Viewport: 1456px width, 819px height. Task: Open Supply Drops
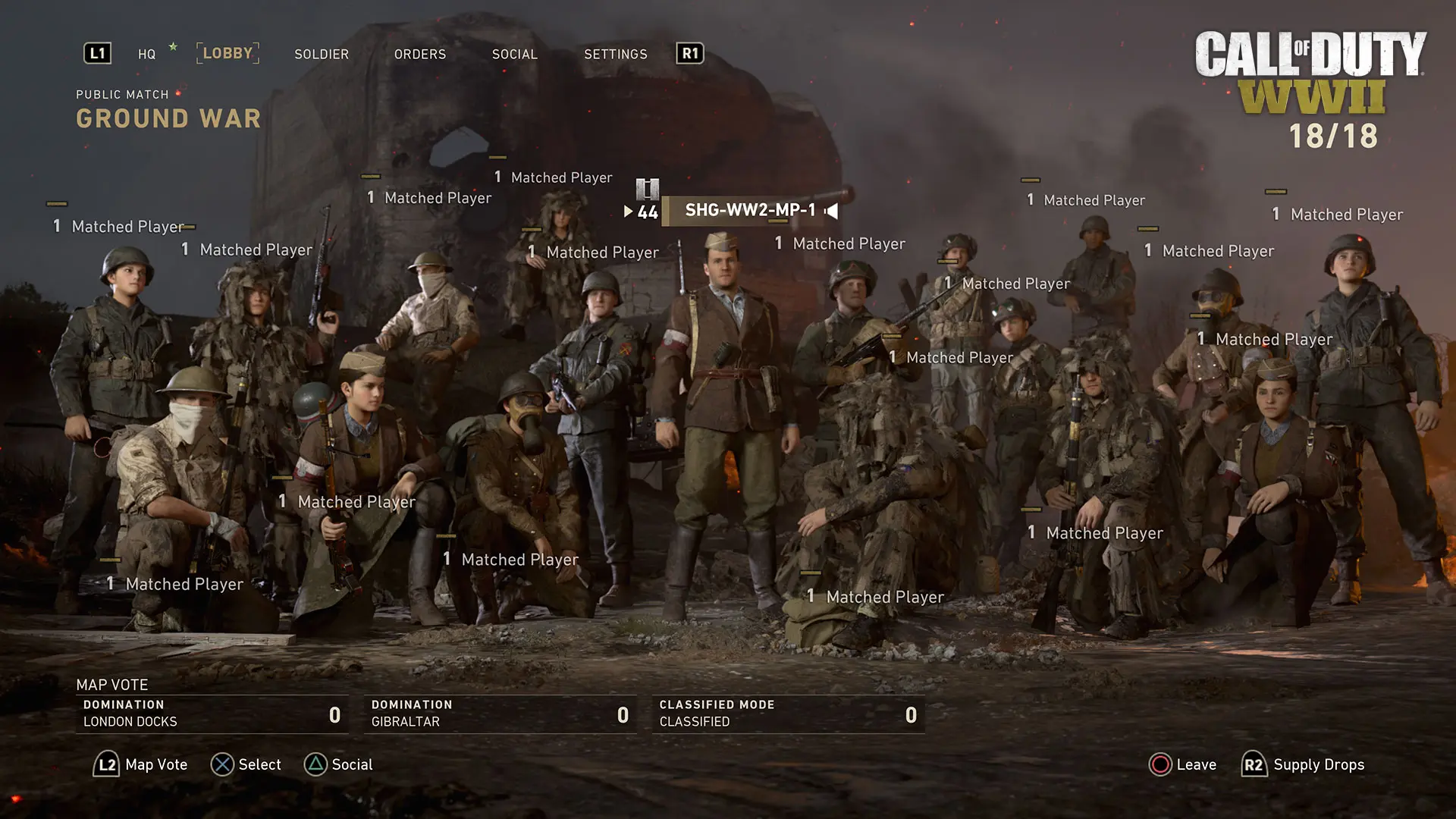1304,764
